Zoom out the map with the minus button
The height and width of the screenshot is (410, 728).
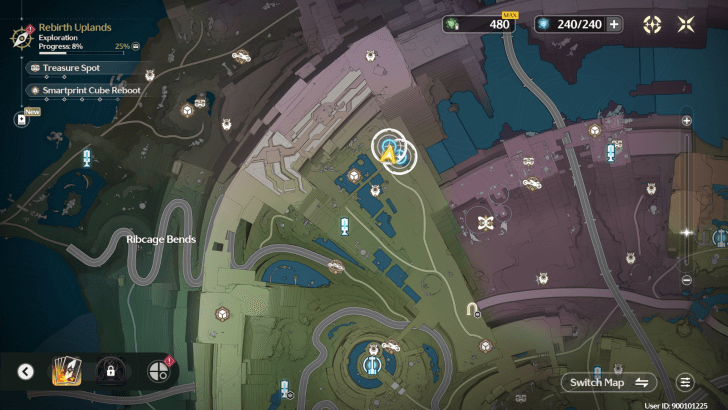pyautogui.click(x=687, y=280)
